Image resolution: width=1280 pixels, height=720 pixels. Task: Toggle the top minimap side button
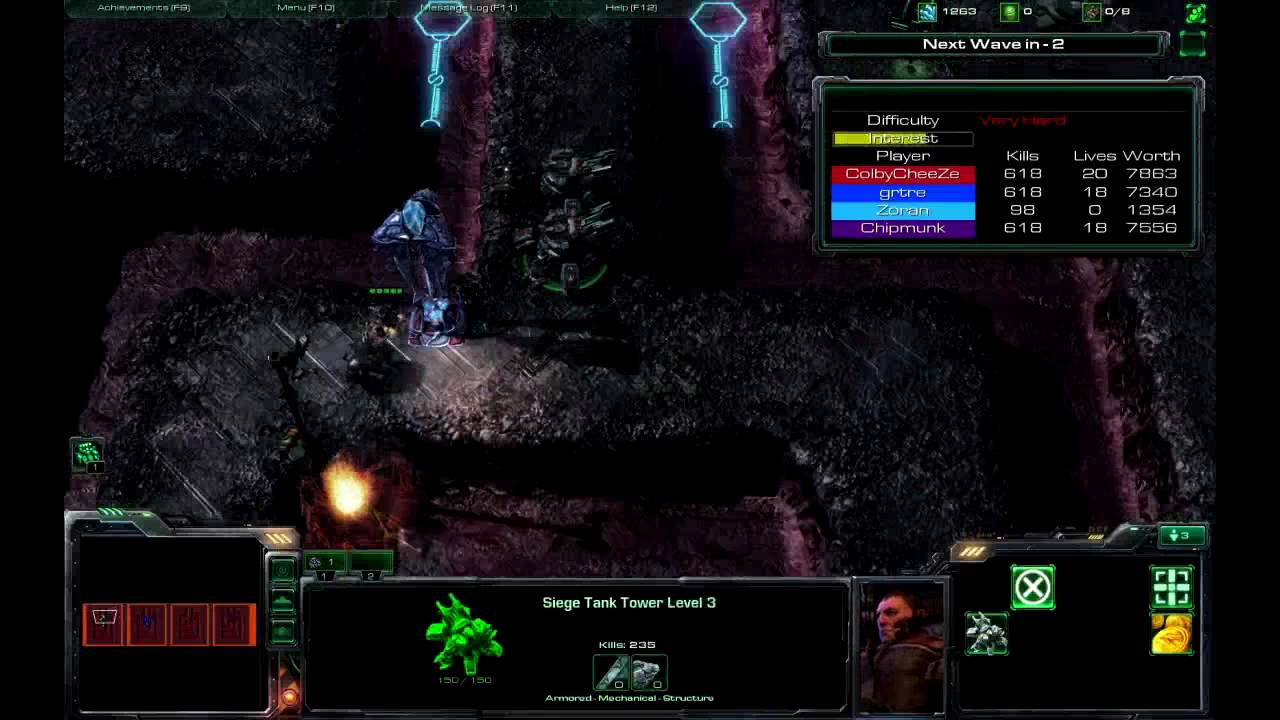click(x=283, y=571)
